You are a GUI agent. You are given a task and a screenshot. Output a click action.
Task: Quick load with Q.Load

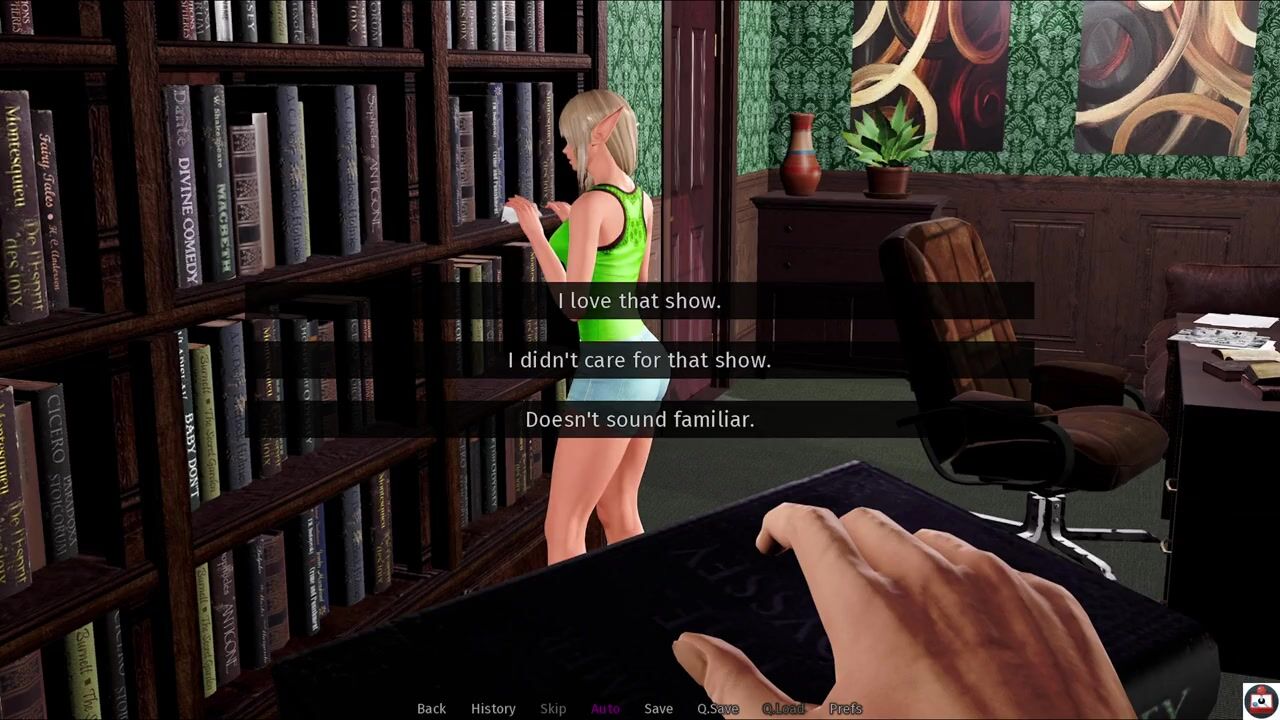click(783, 708)
